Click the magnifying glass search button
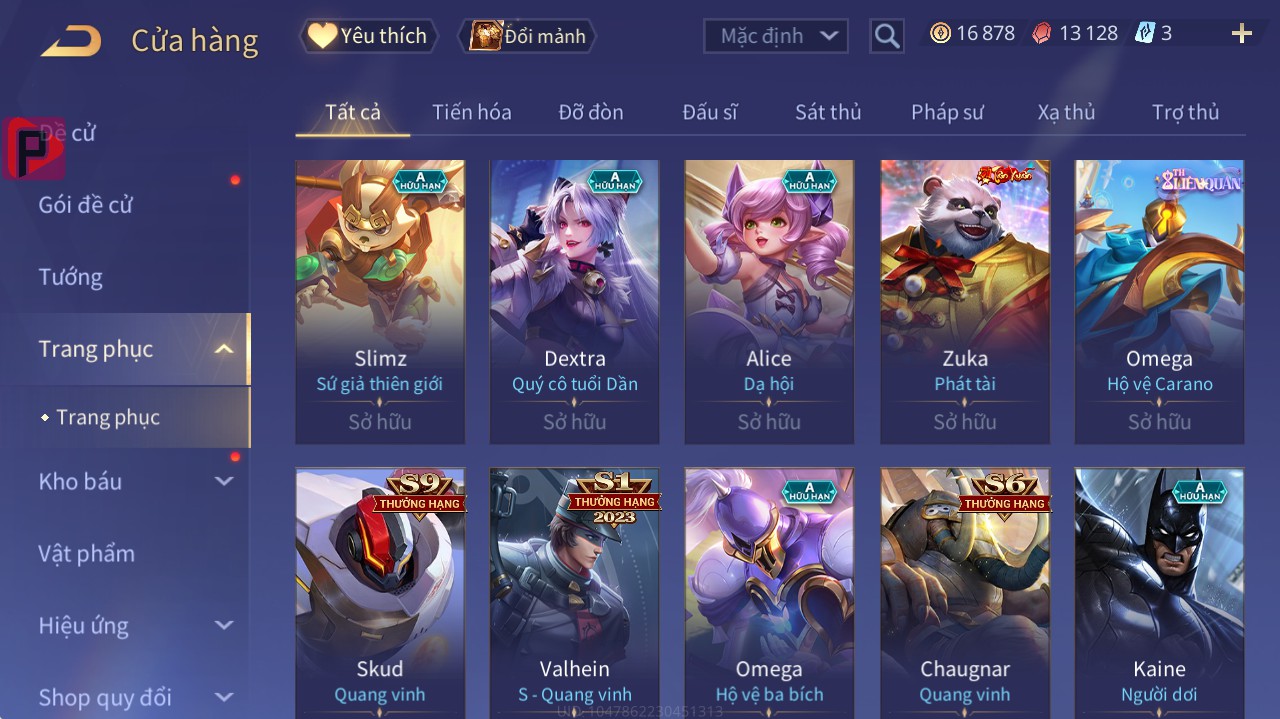The image size is (1280, 719). pyautogui.click(x=886, y=37)
